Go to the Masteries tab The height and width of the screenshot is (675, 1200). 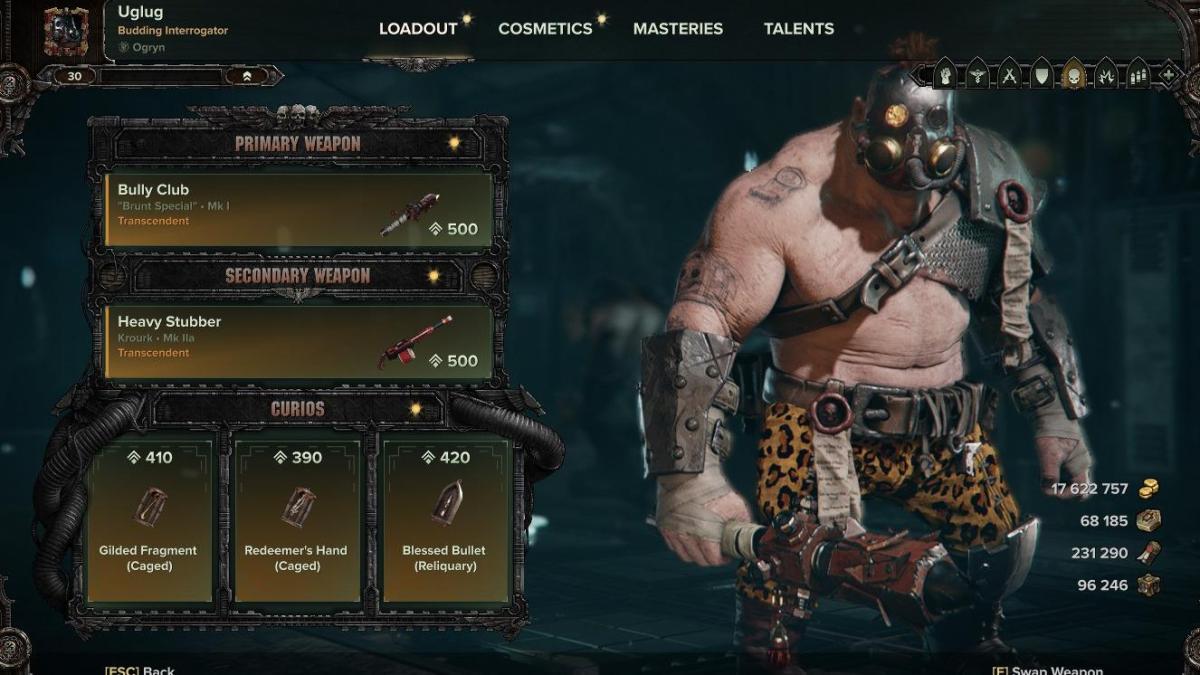(x=677, y=29)
